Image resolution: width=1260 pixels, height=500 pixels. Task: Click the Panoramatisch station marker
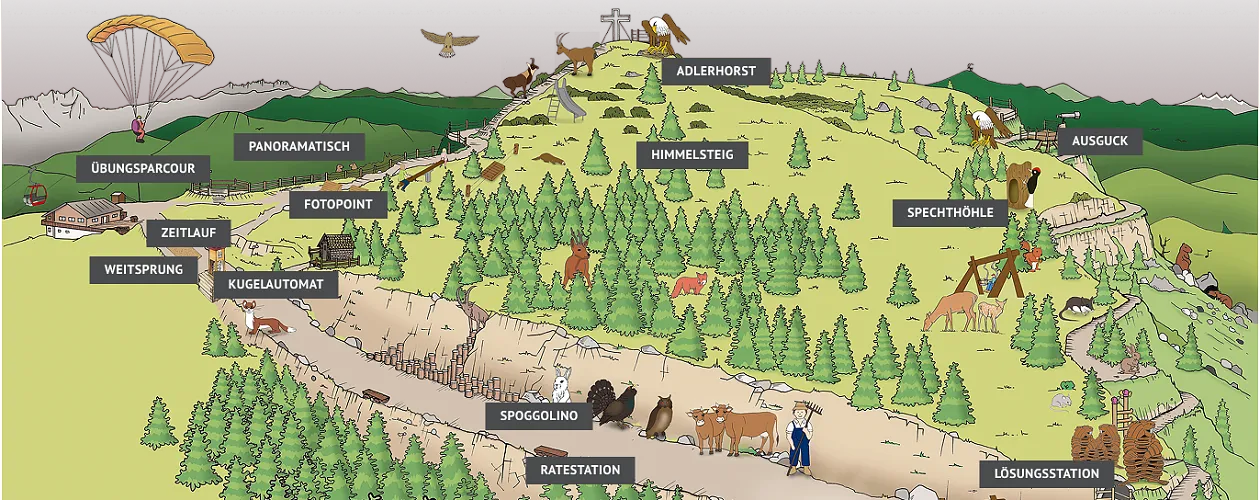tap(299, 146)
